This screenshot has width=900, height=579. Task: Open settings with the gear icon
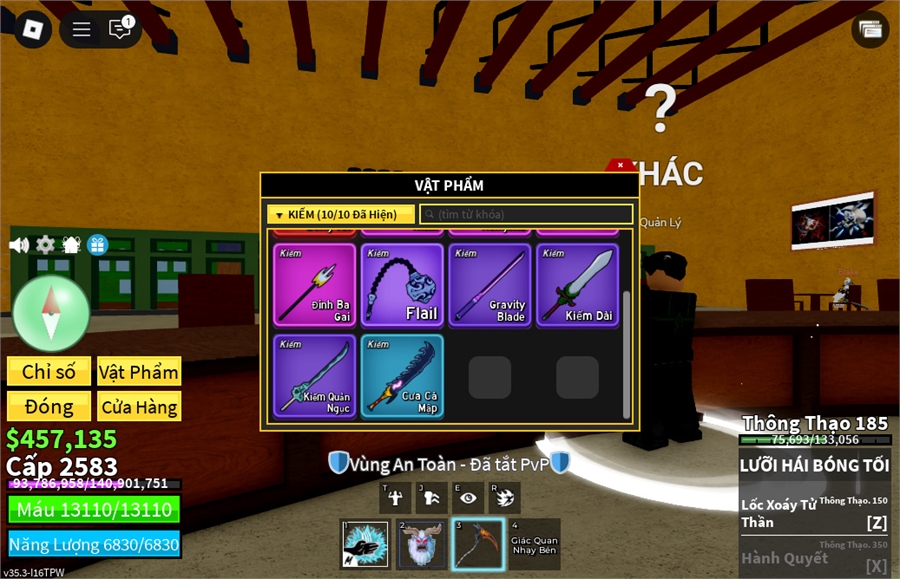pyautogui.click(x=45, y=245)
